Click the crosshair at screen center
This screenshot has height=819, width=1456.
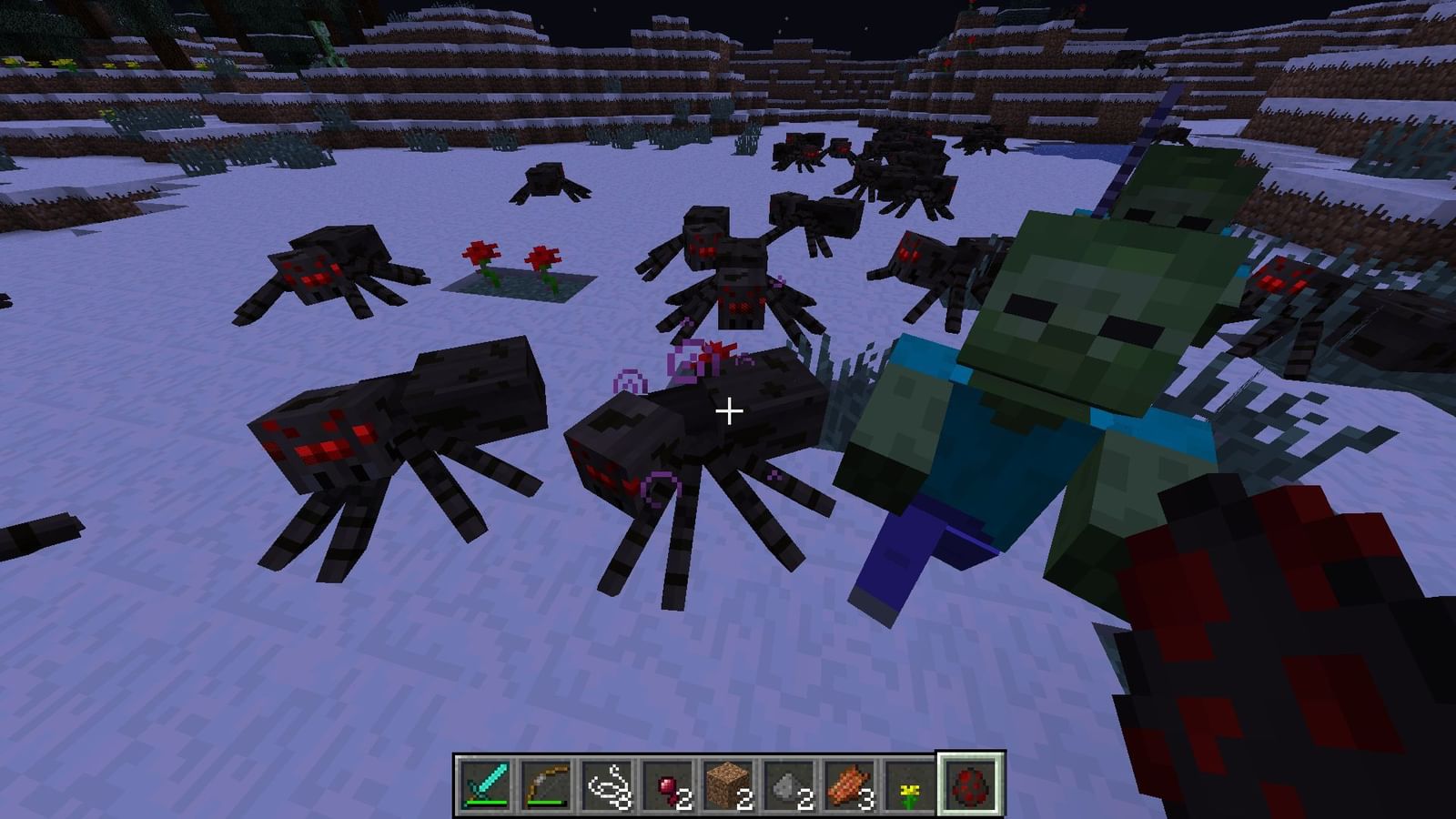coord(728,411)
